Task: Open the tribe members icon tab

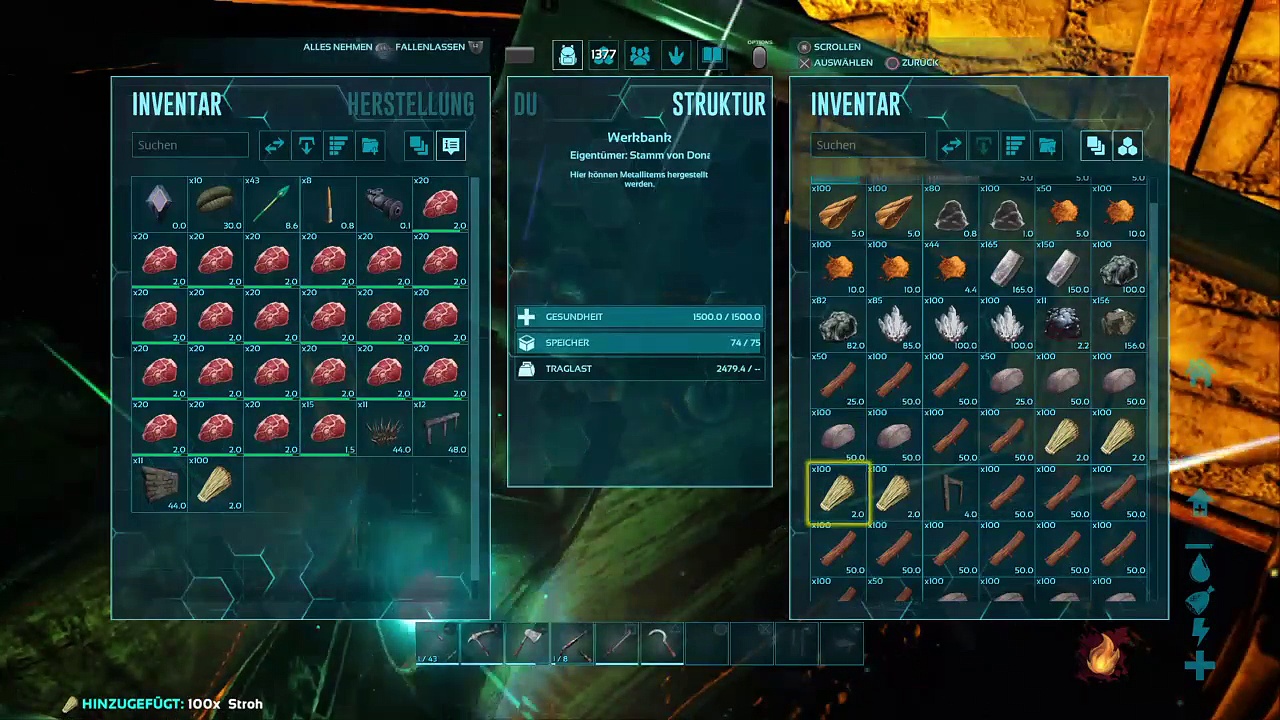Action: click(640, 56)
